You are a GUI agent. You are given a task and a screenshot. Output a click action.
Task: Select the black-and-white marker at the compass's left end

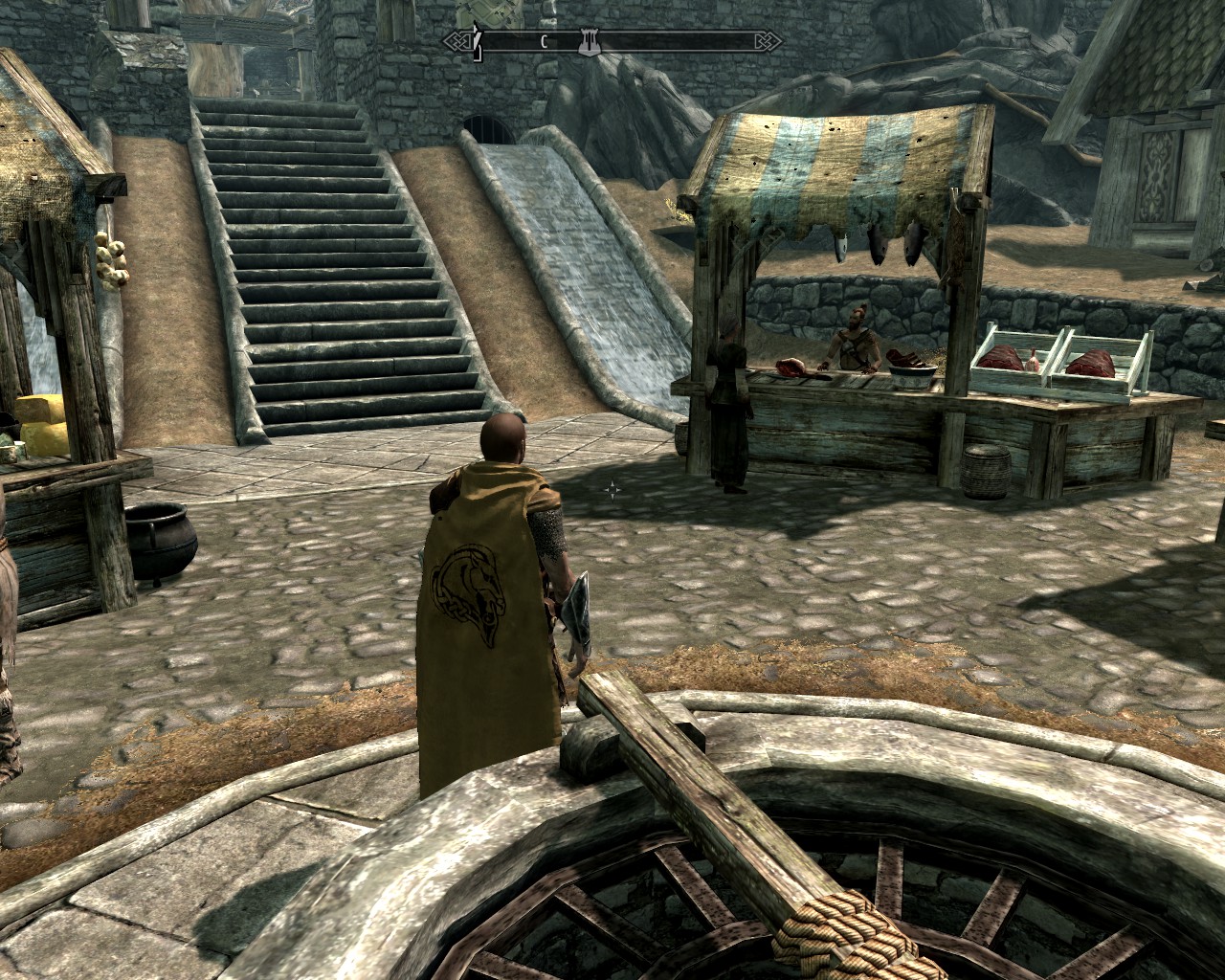pos(476,42)
